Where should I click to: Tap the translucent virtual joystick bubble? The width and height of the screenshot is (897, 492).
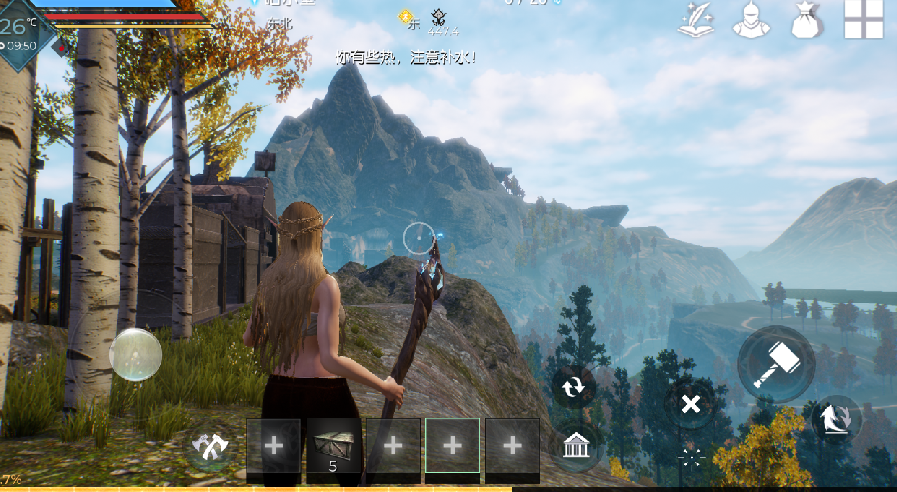(135, 354)
